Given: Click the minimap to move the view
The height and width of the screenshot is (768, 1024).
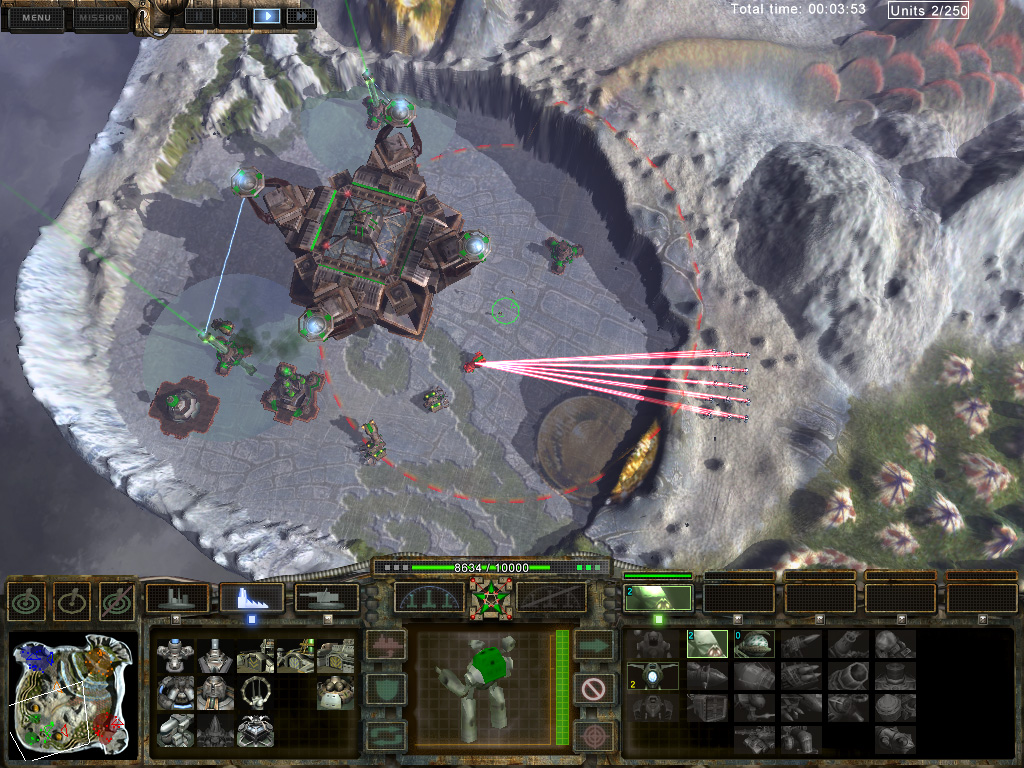Looking at the screenshot, I should coord(71,693).
